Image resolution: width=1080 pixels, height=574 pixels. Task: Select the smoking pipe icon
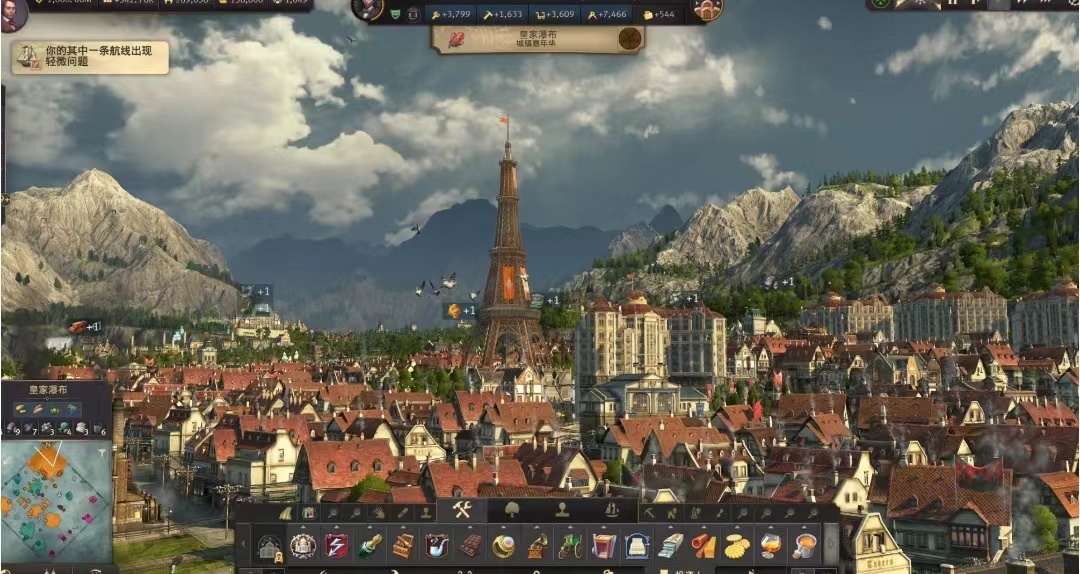point(436,546)
